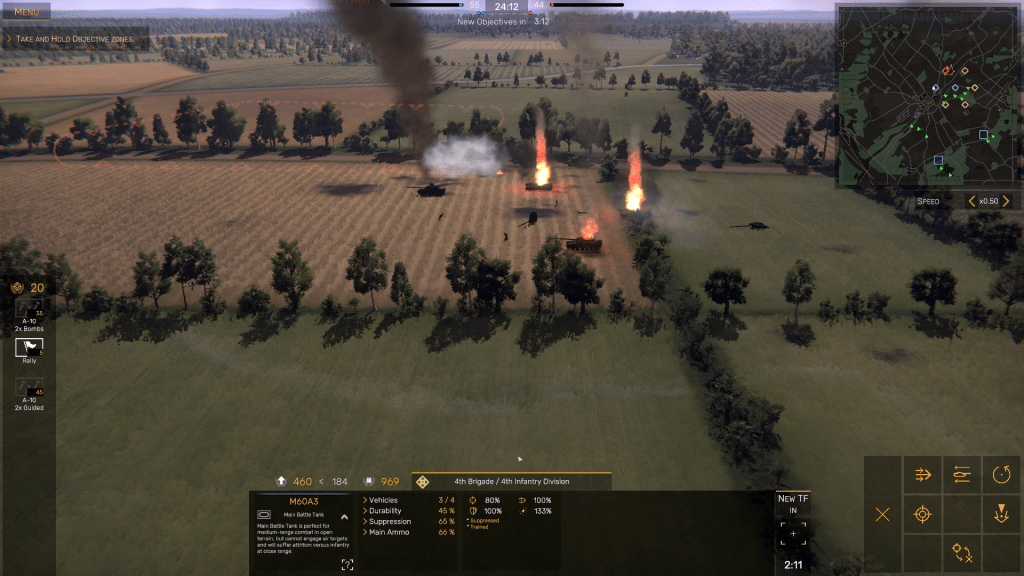This screenshot has height=576, width=1024.
Task: Decrease game speed with the left arrow
Action: tap(972, 201)
